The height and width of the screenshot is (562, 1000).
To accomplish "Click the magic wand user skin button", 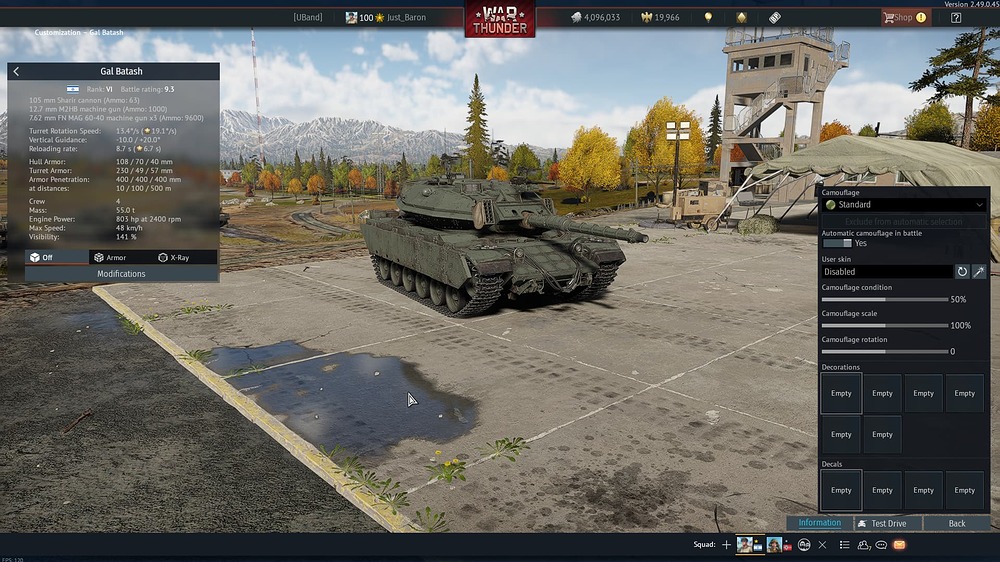I will [979, 271].
